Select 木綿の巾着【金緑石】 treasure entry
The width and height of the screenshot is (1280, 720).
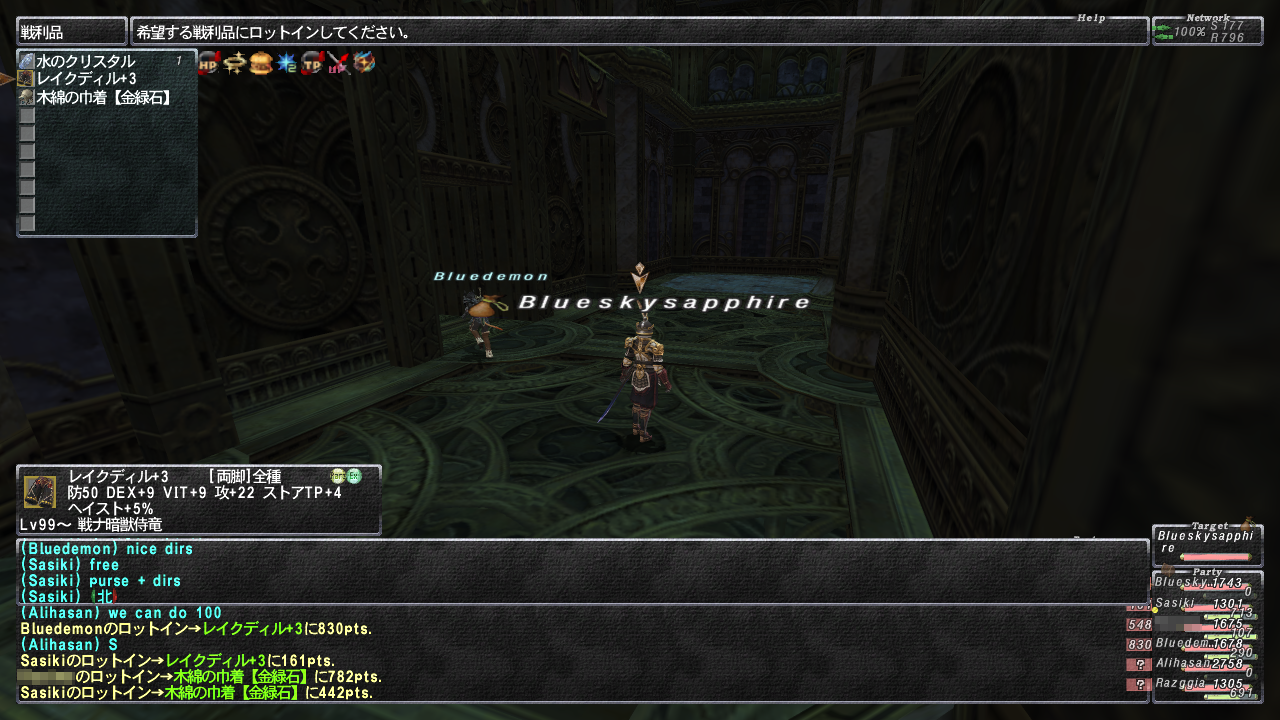click(103, 97)
